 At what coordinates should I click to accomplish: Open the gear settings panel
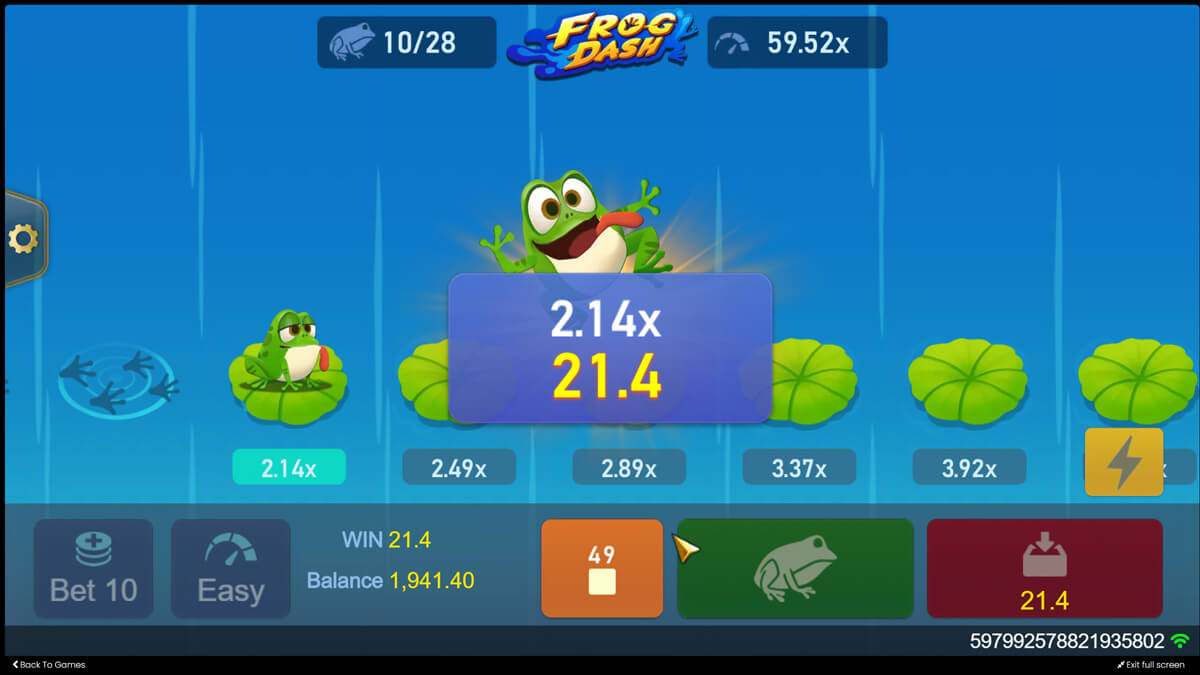[22, 239]
